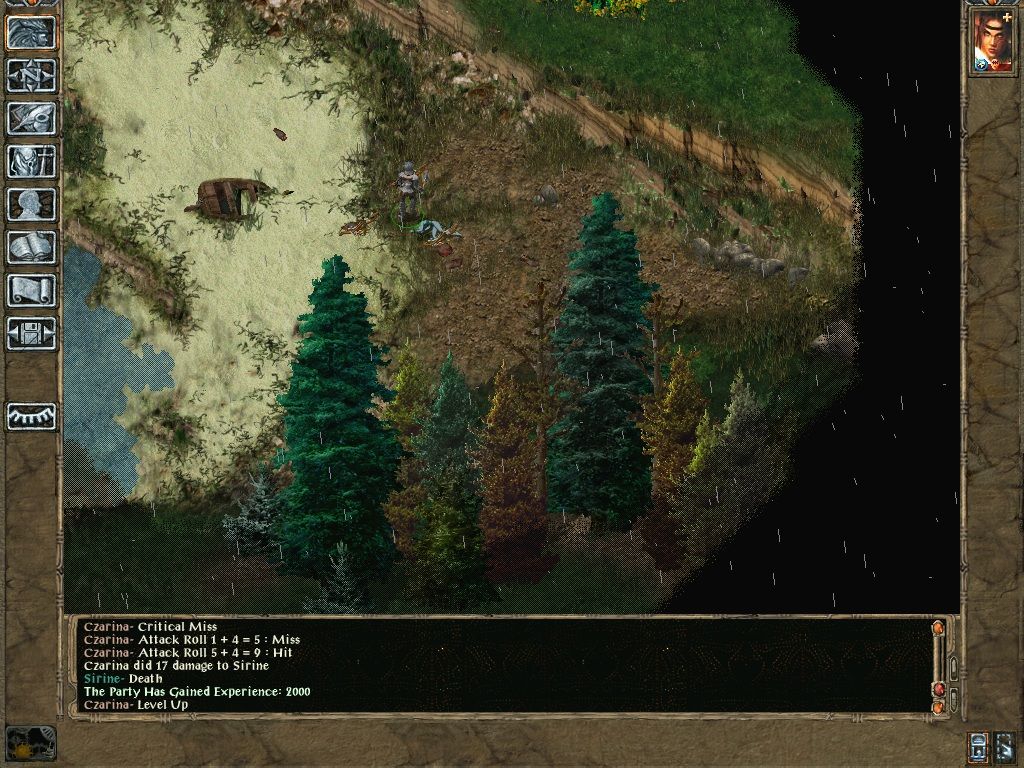The height and width of the screenshot is (768, 1024).
Task: Click the sun clock pause button
Action: coord(30,743)
